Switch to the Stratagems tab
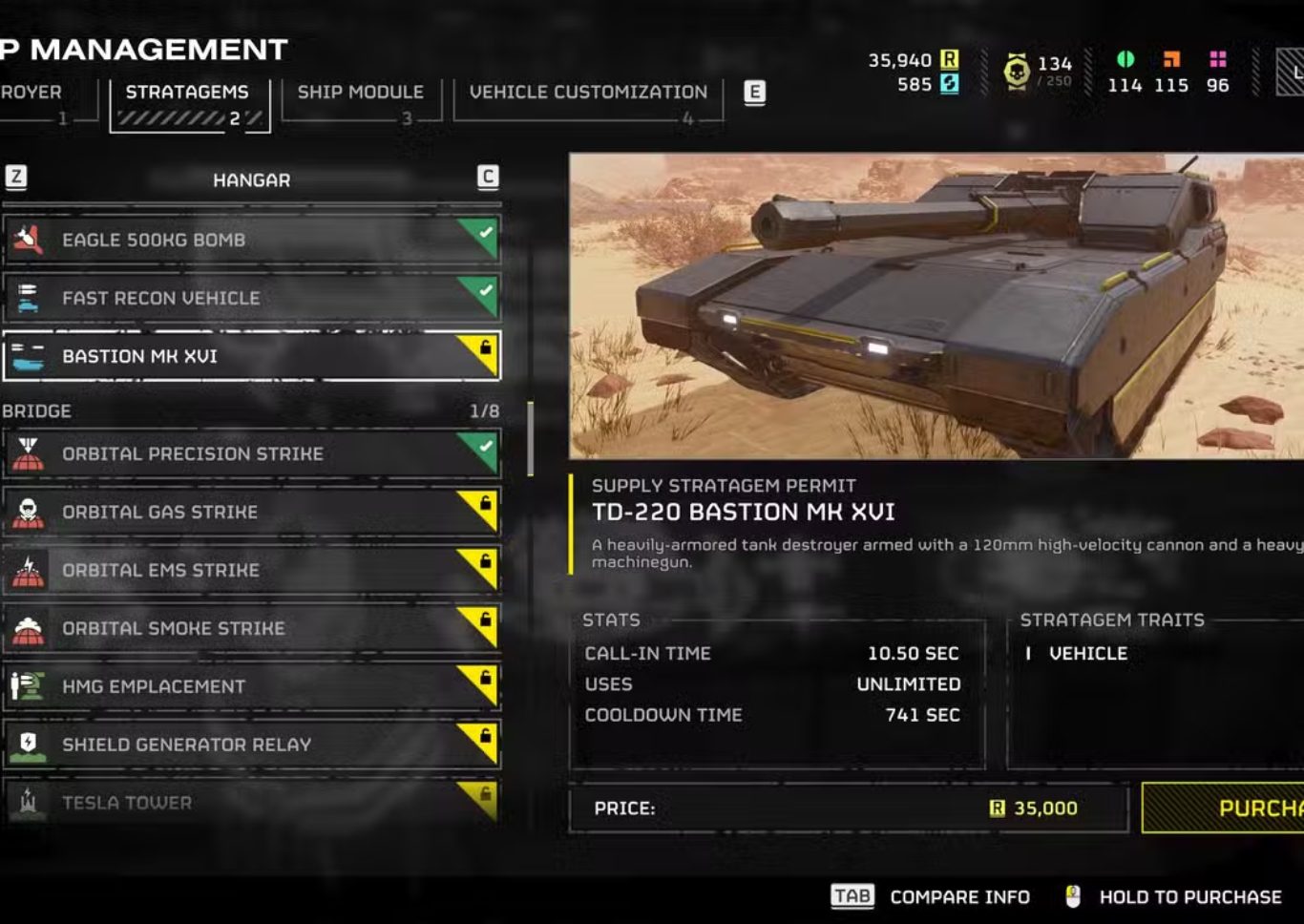This screenshot has width=1304, height=924. pyautogui.click(x=188, y=102)
